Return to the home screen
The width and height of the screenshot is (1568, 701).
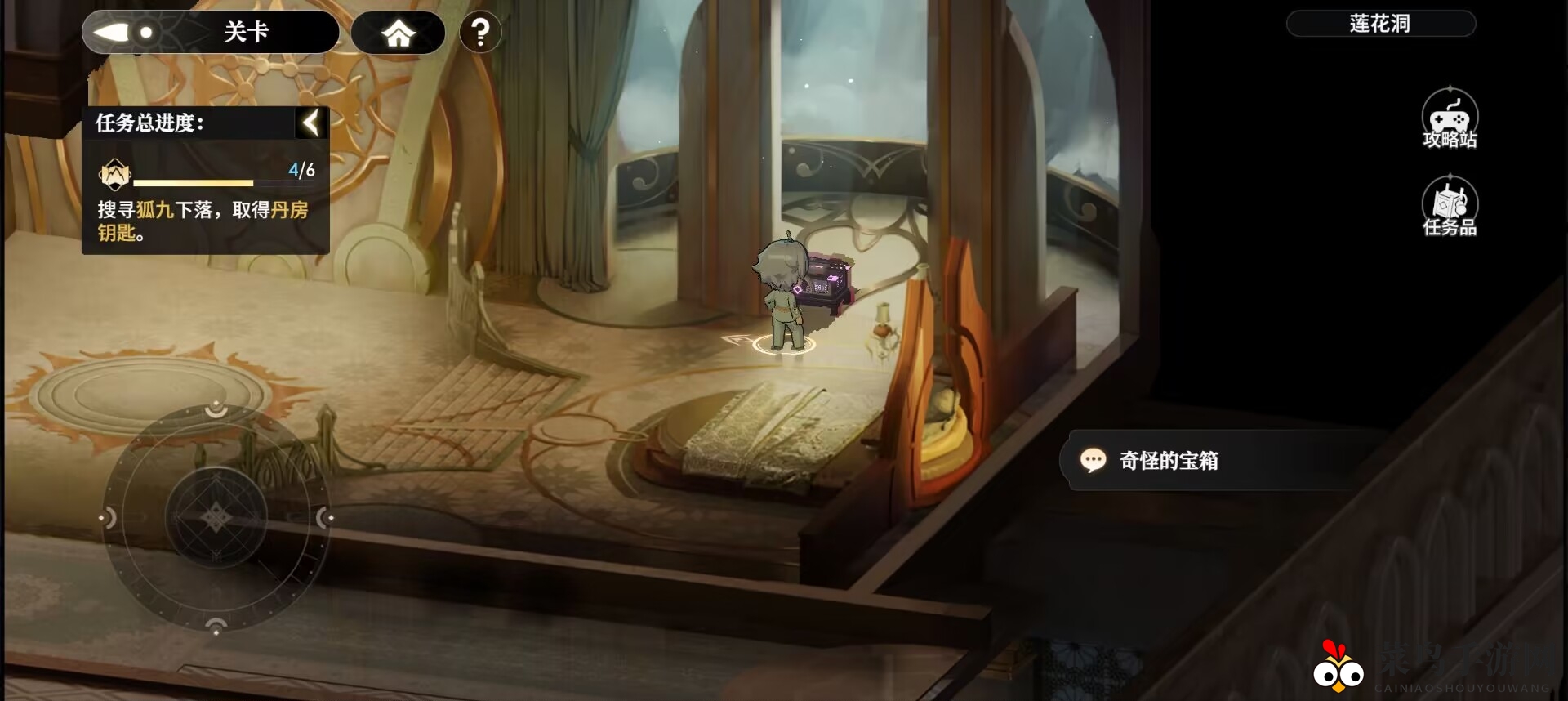pos(399,33)
